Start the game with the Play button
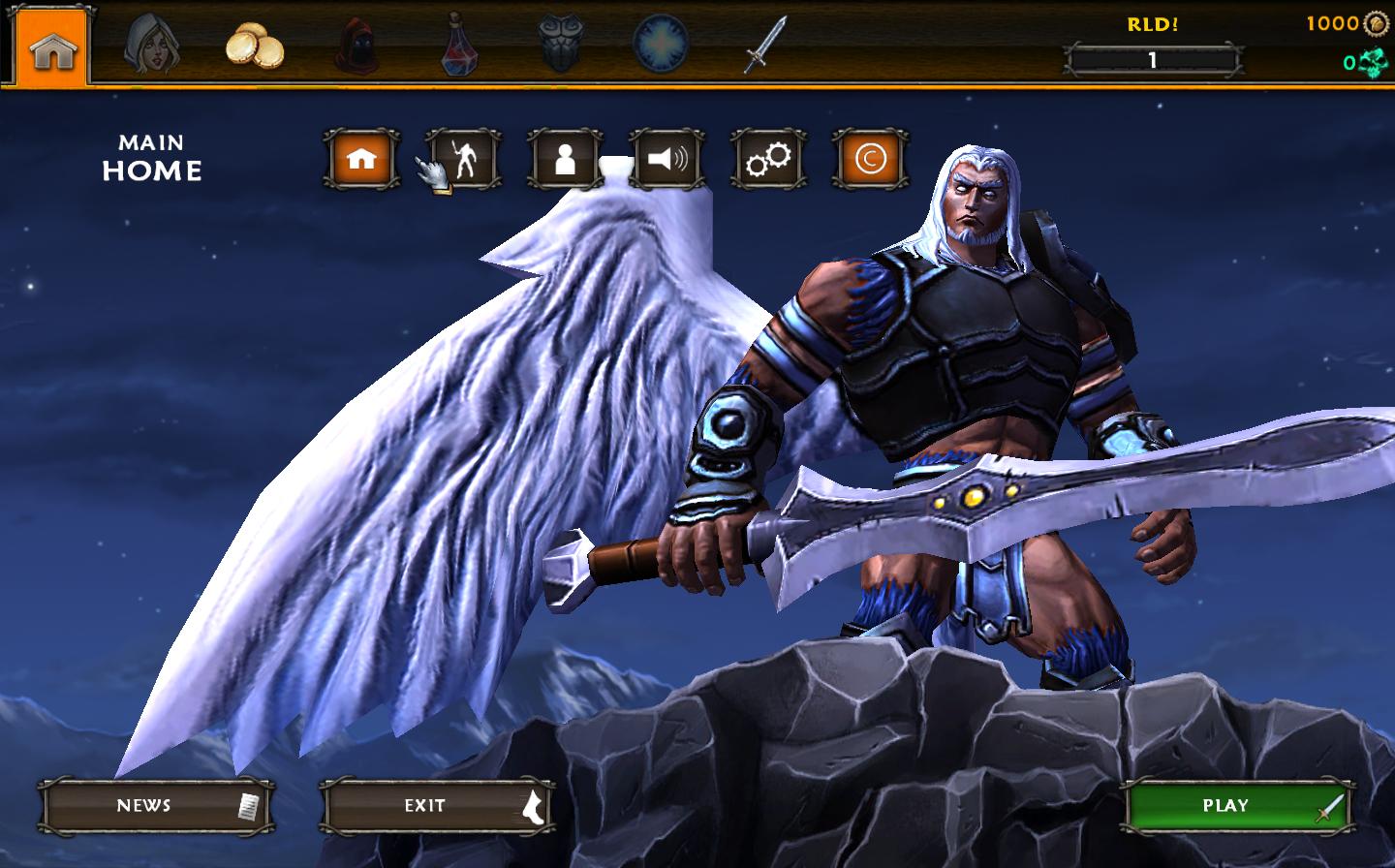 tap(1236, 806)
